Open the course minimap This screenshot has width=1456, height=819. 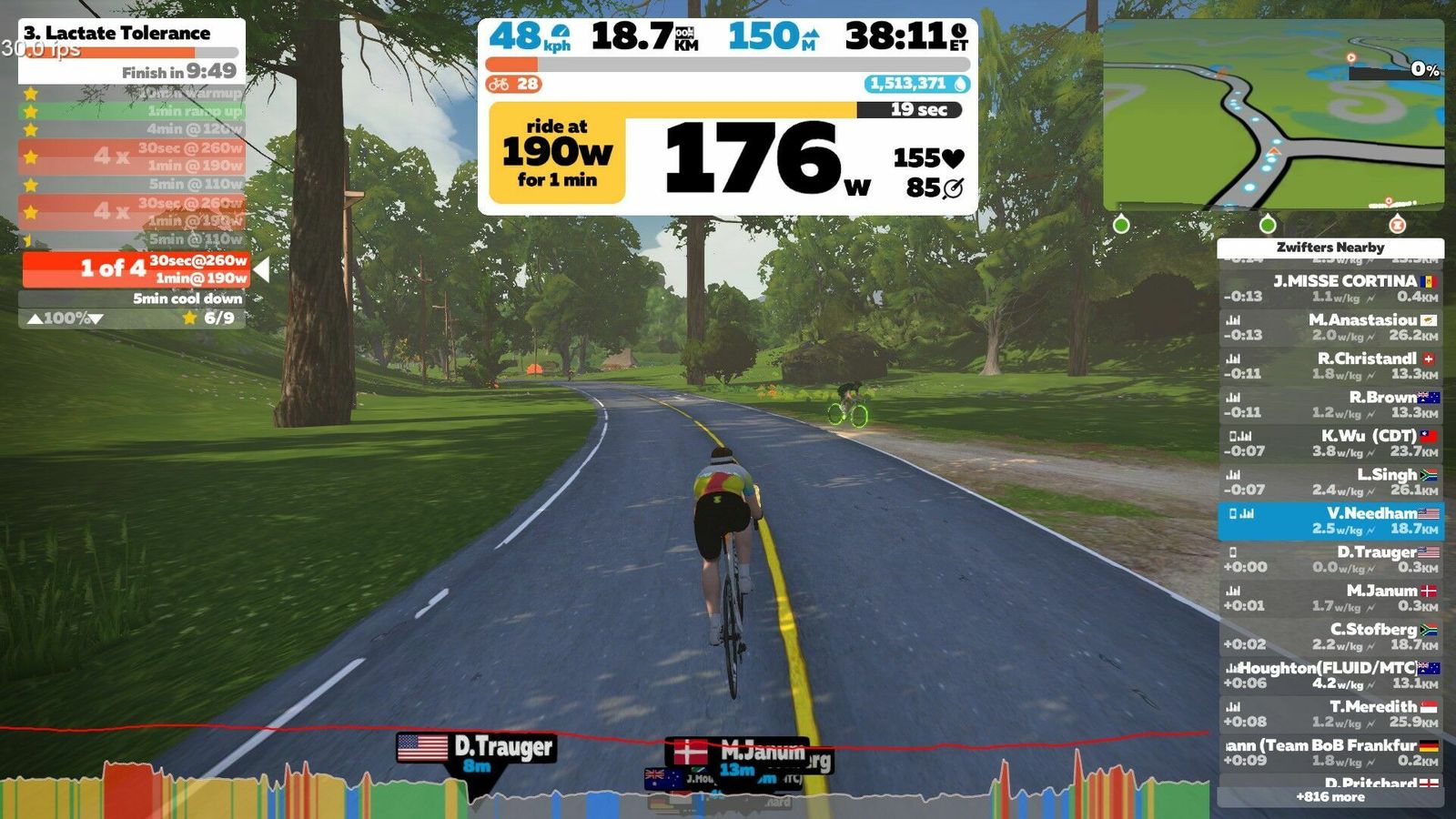(1273, 116)
